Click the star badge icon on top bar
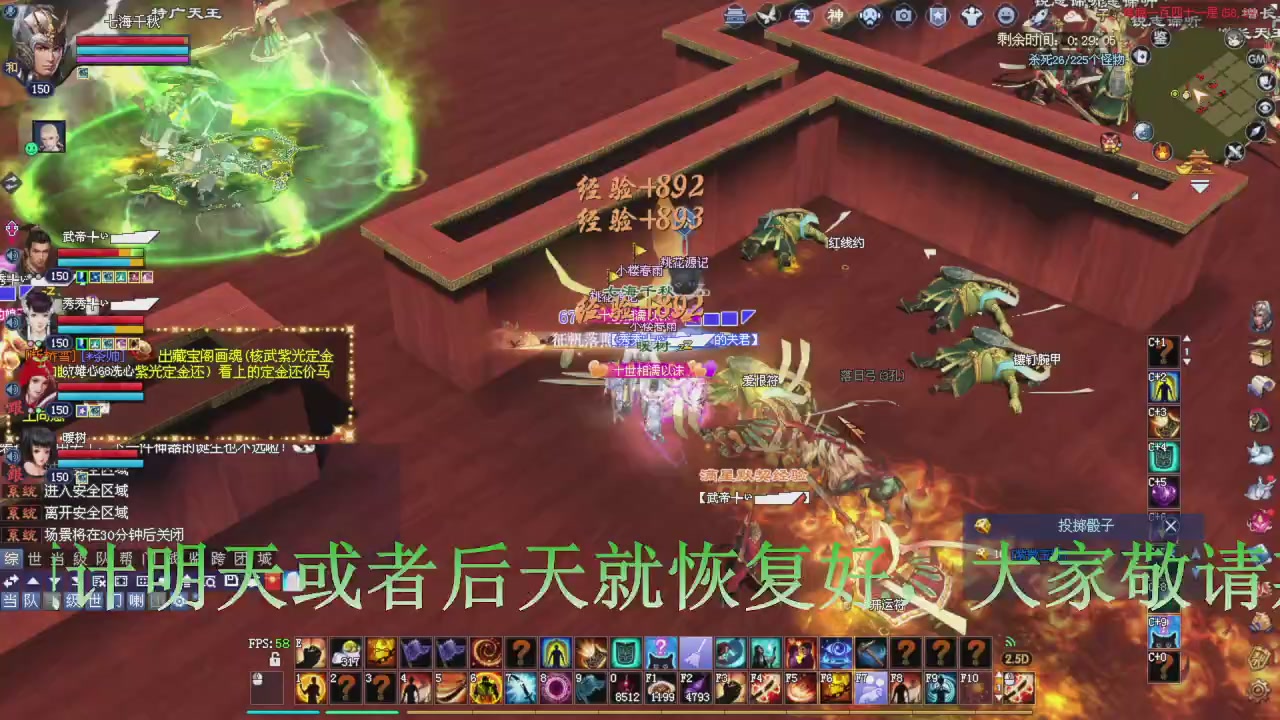 (x=937, y=15)
